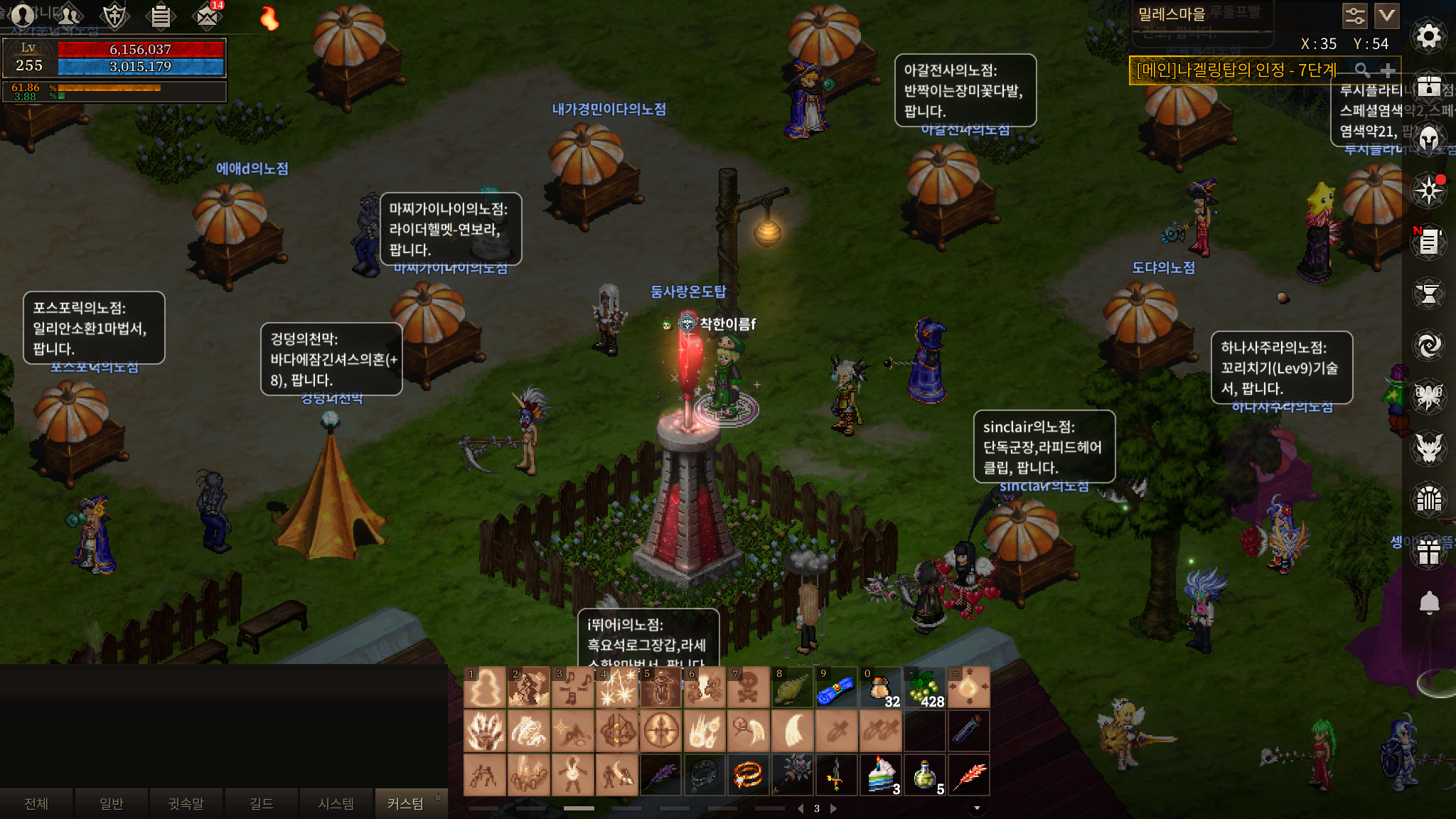The image size is (1456, 819).
Task: Go to the next hotbar page
Action: pos(833,808)
